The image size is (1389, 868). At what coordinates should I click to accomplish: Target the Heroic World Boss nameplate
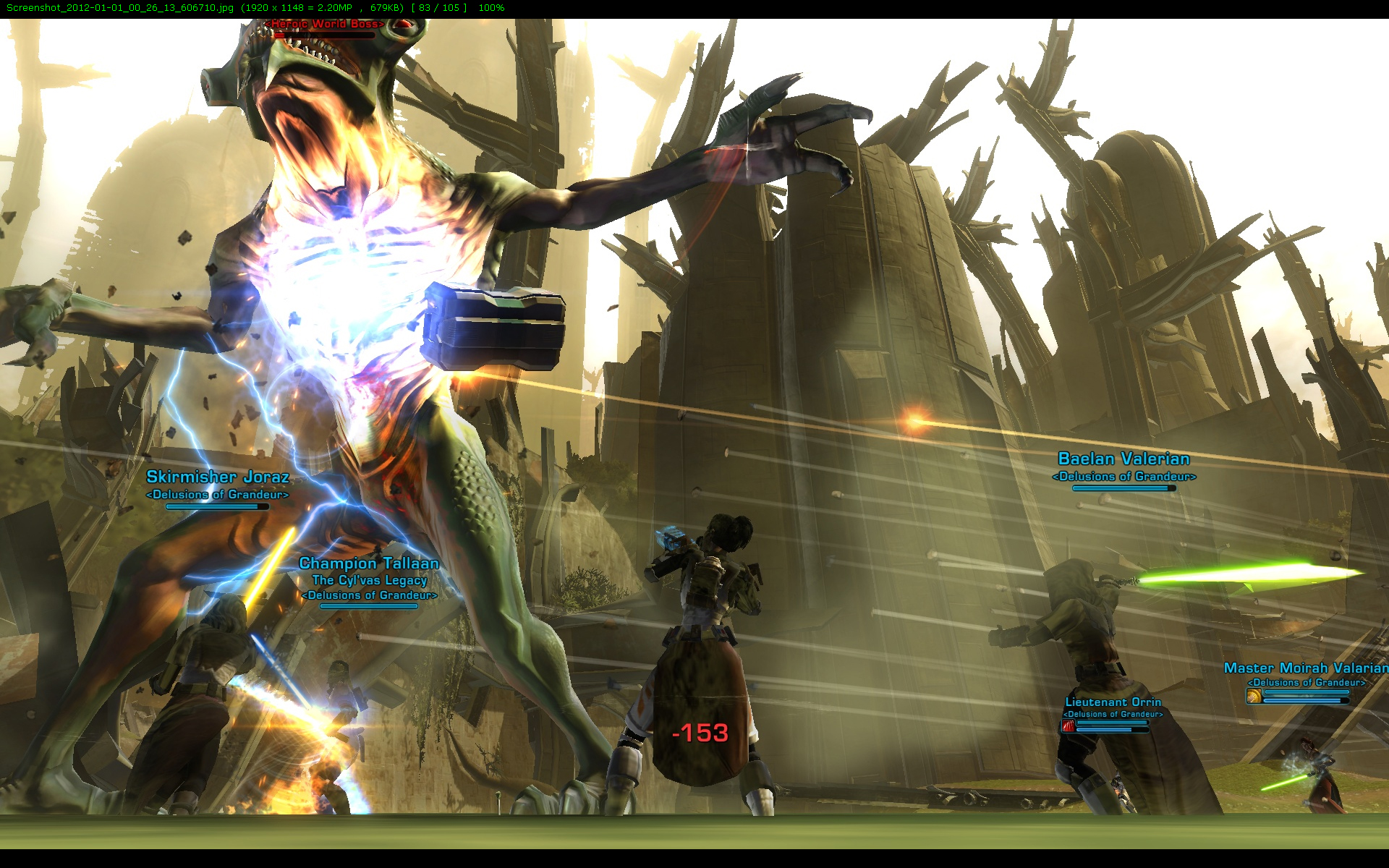point(325,25)
